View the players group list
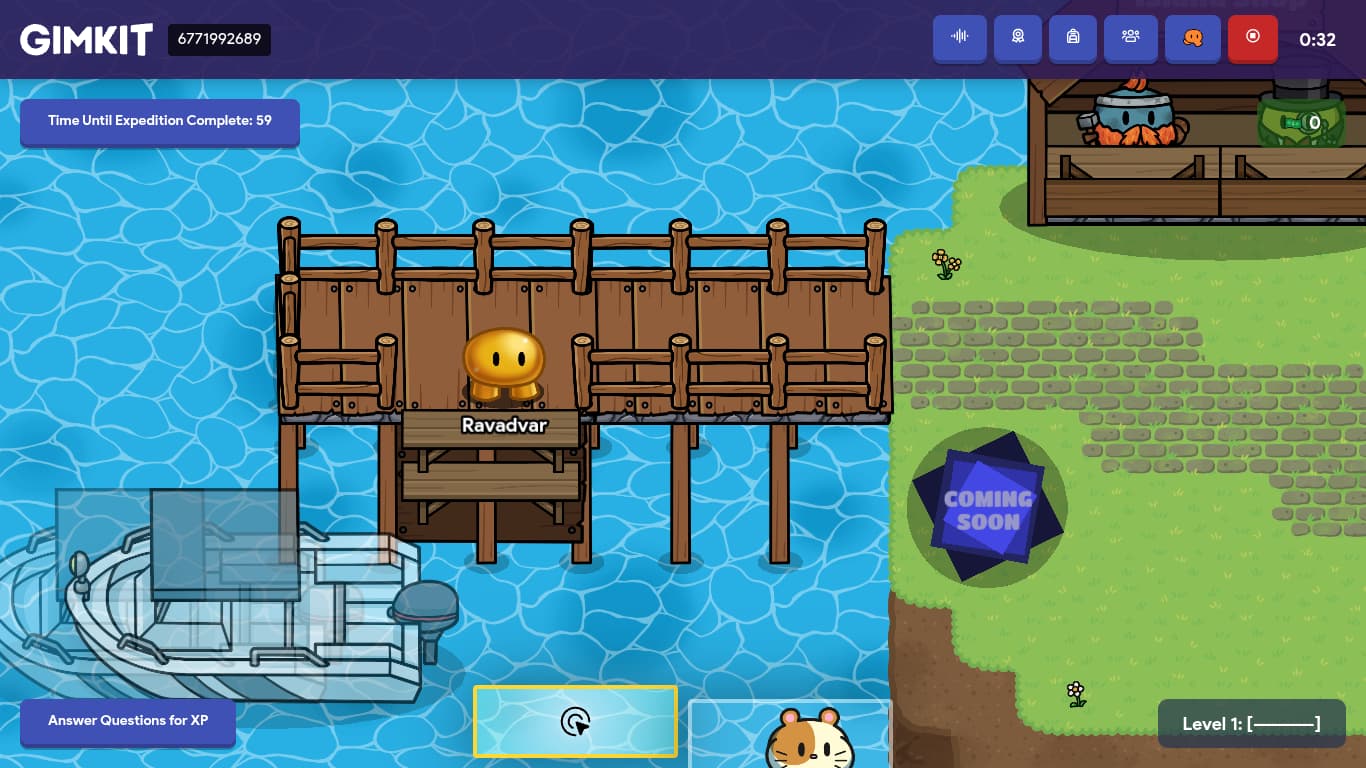This screenshot has width=1366, height=768. point(1131,38)
